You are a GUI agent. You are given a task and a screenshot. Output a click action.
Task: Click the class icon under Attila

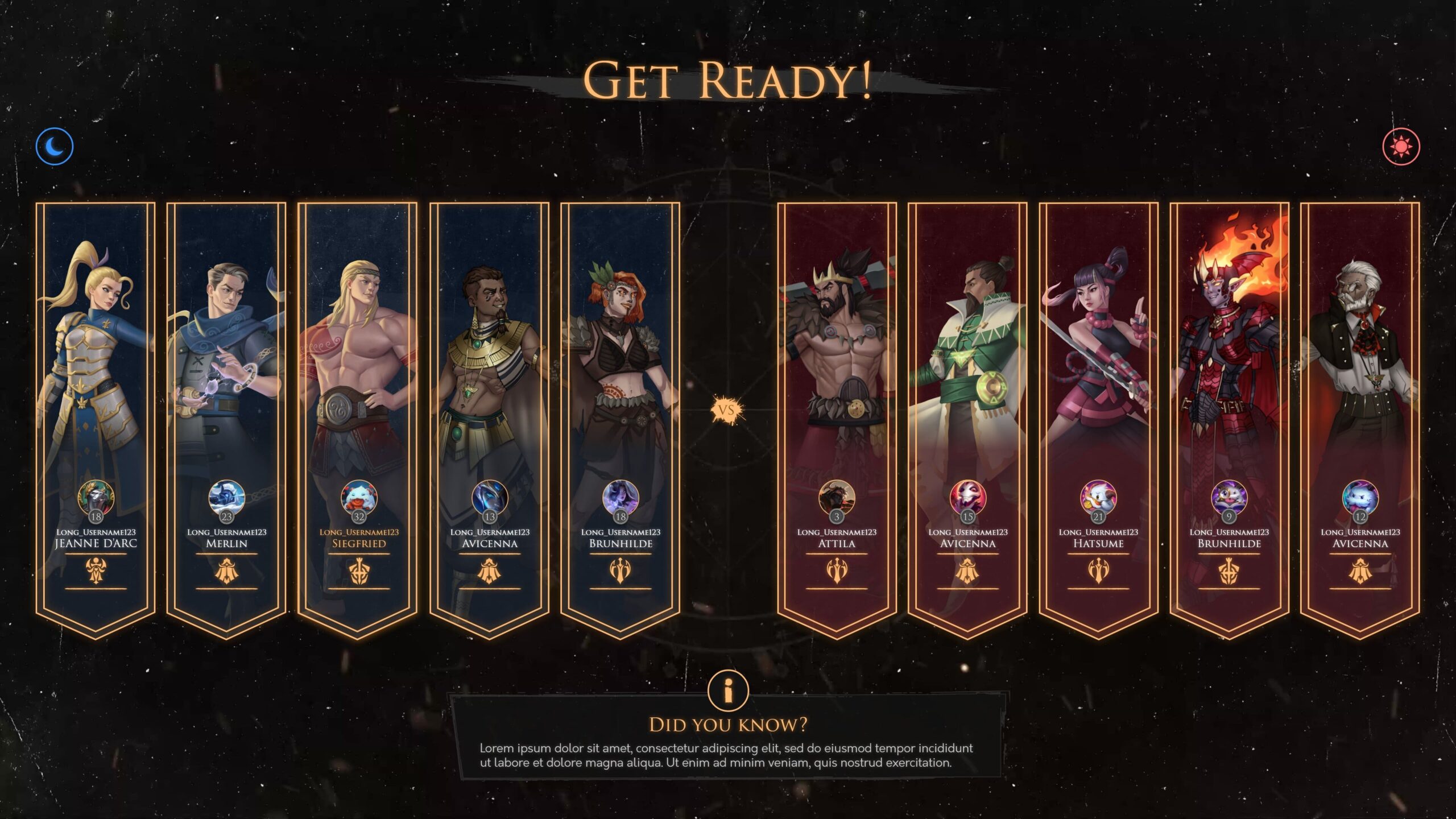pos(837,571)
